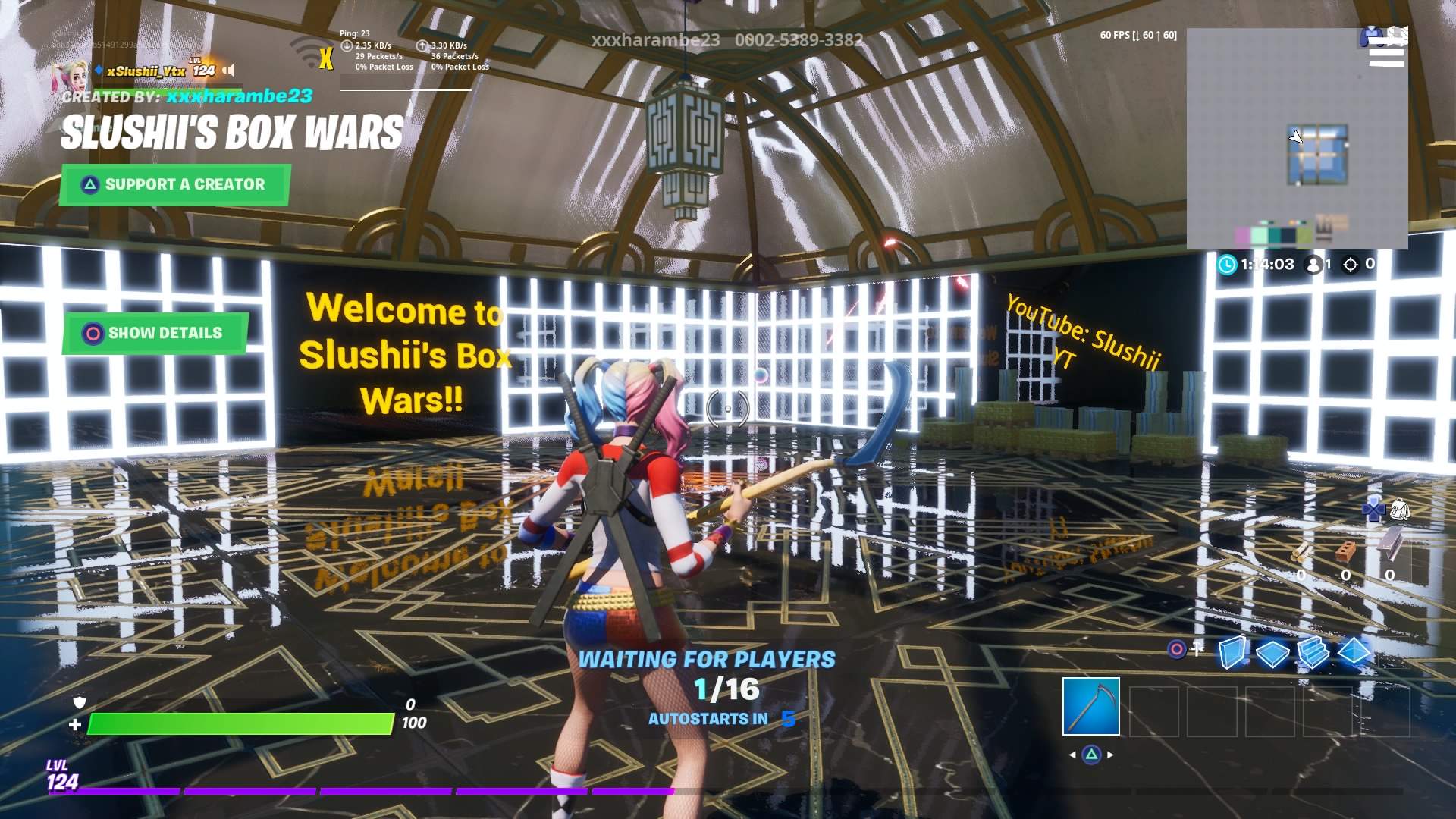Select the floor building piece
This screenshot has height=819, width=1456.
click(x=1272, y=653)
